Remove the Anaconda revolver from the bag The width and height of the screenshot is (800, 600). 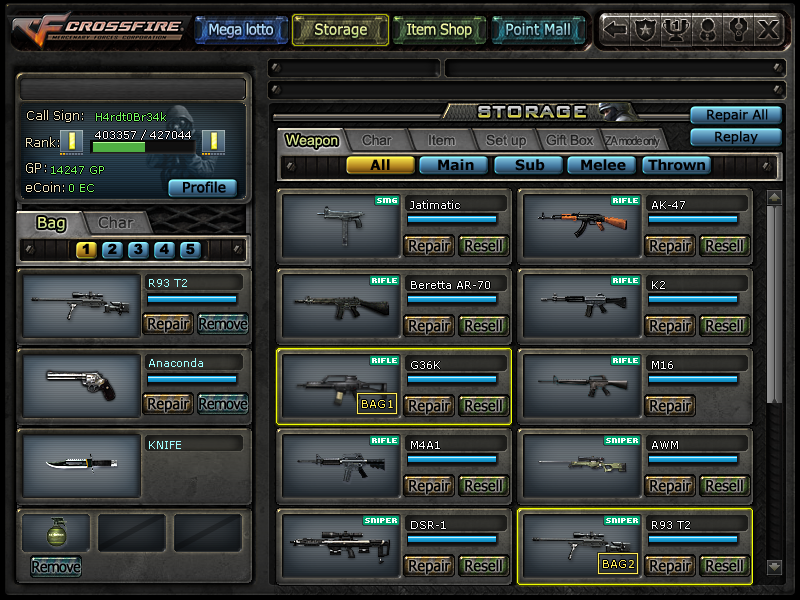(x=223, y=404)
